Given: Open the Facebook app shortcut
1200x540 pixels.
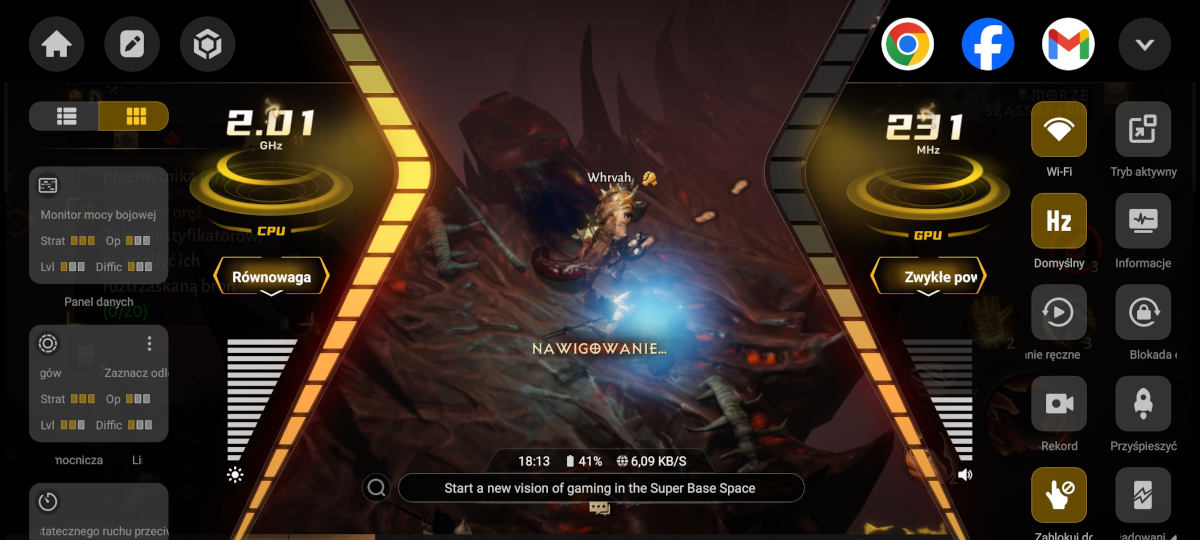Looking at the screenshot, I should 988,45.
